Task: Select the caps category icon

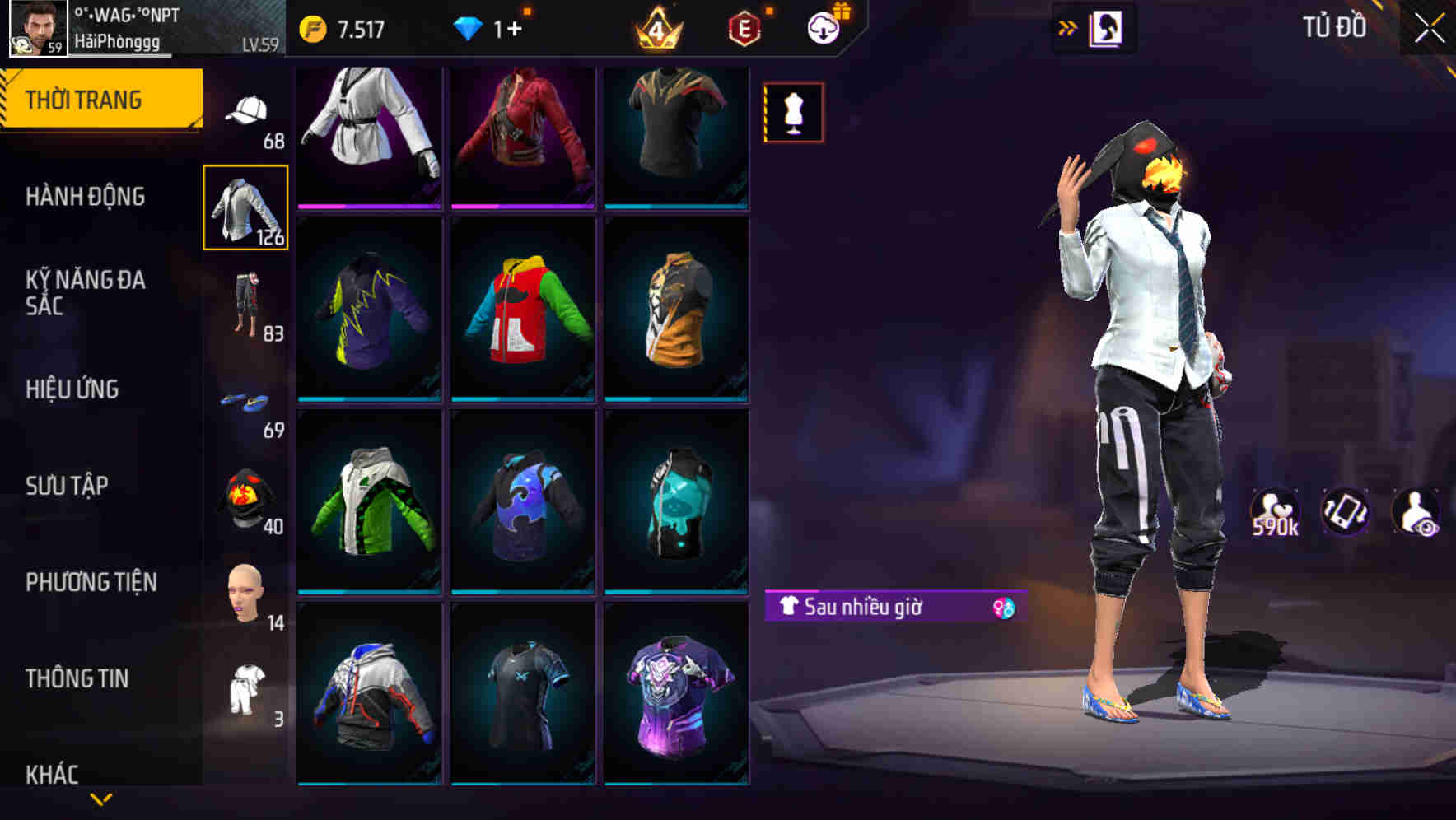Action: [x=246, y=108]
